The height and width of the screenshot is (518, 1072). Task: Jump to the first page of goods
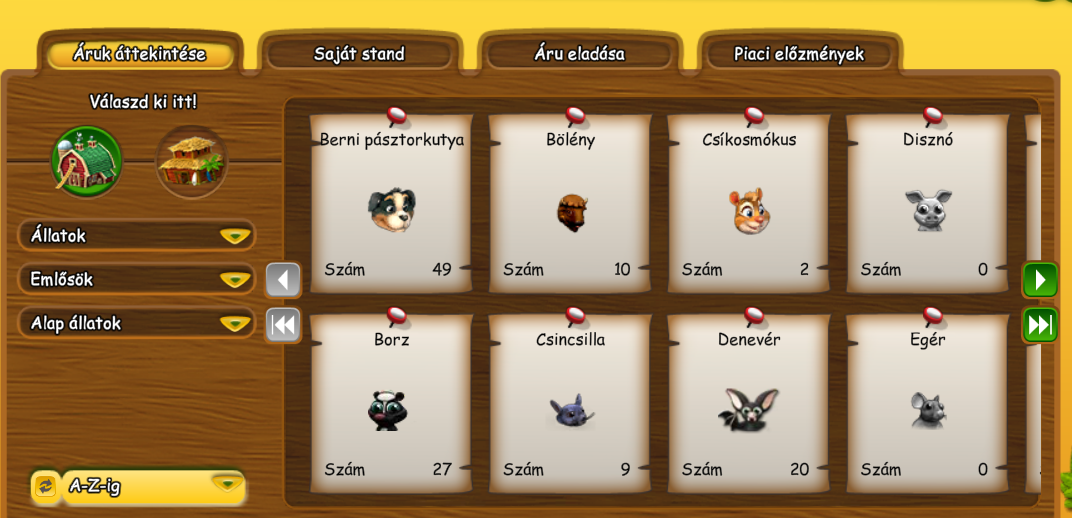pyautogui.click(x=283, y=325)
